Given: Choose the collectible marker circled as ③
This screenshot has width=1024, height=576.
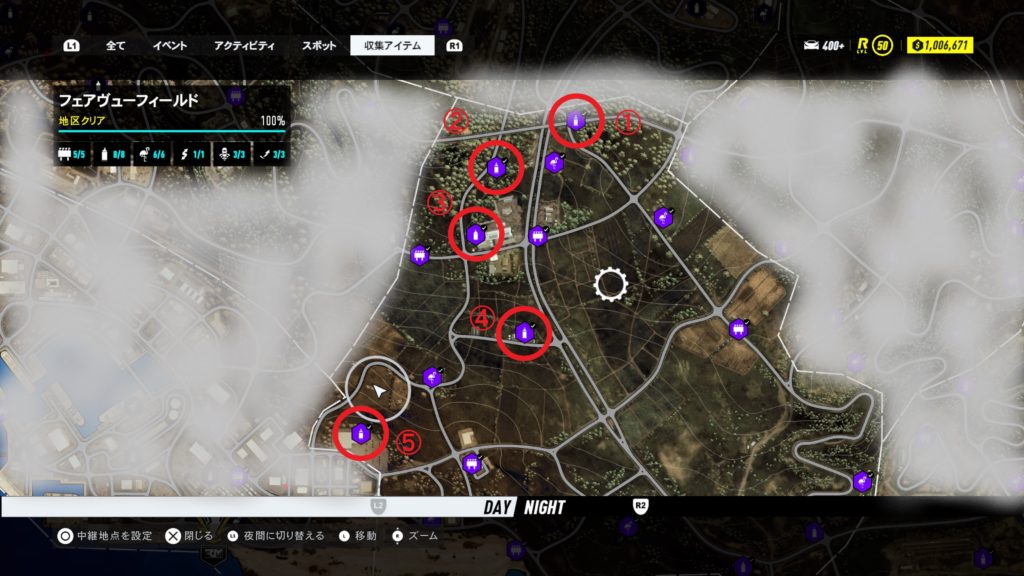Looking at the screenshot, I should coord(475,234).
